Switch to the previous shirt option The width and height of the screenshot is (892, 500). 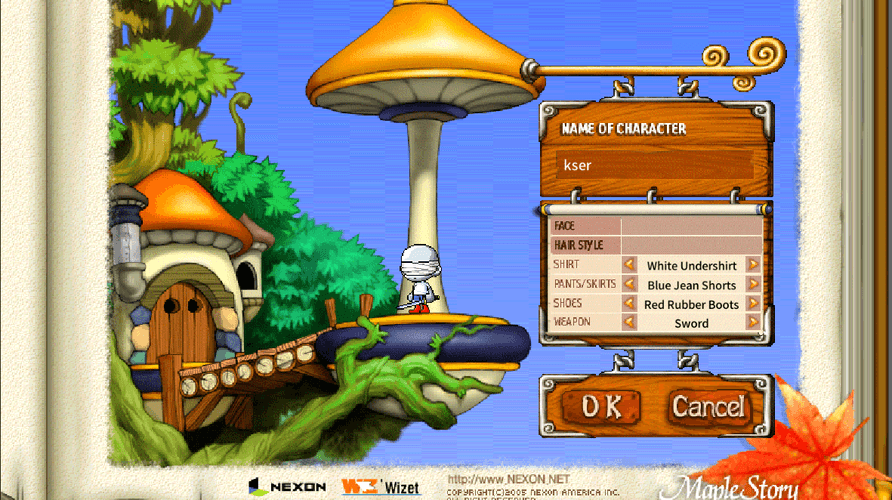[630, 265]
